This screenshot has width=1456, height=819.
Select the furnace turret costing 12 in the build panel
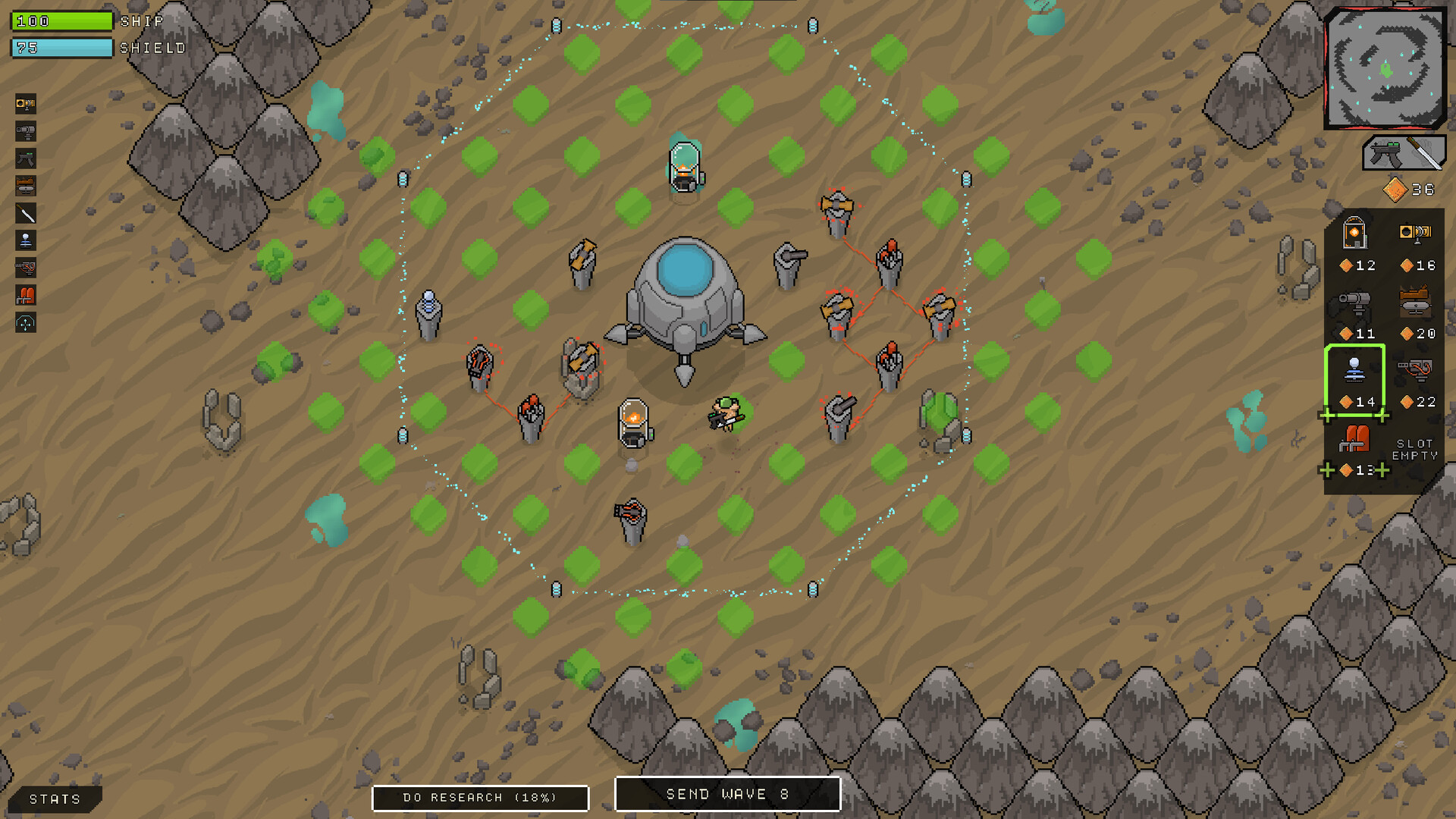(1355, 235)
